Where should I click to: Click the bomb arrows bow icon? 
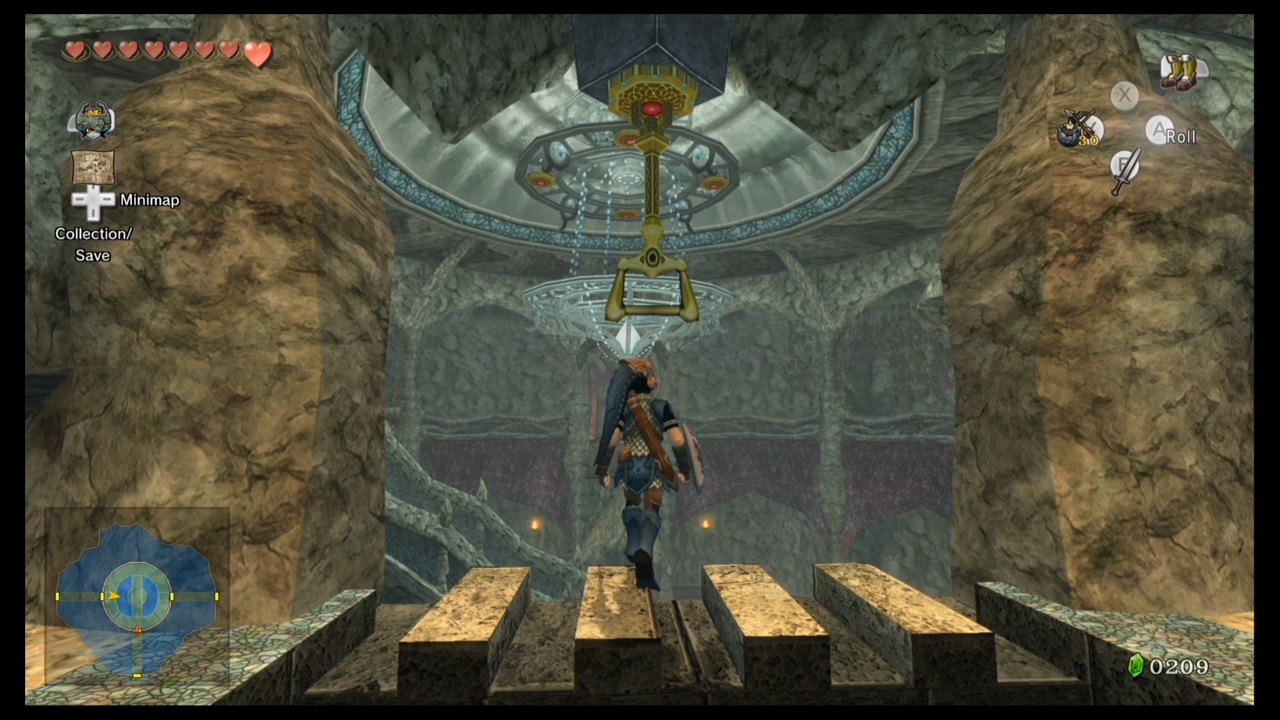(x=1077, y=127)
